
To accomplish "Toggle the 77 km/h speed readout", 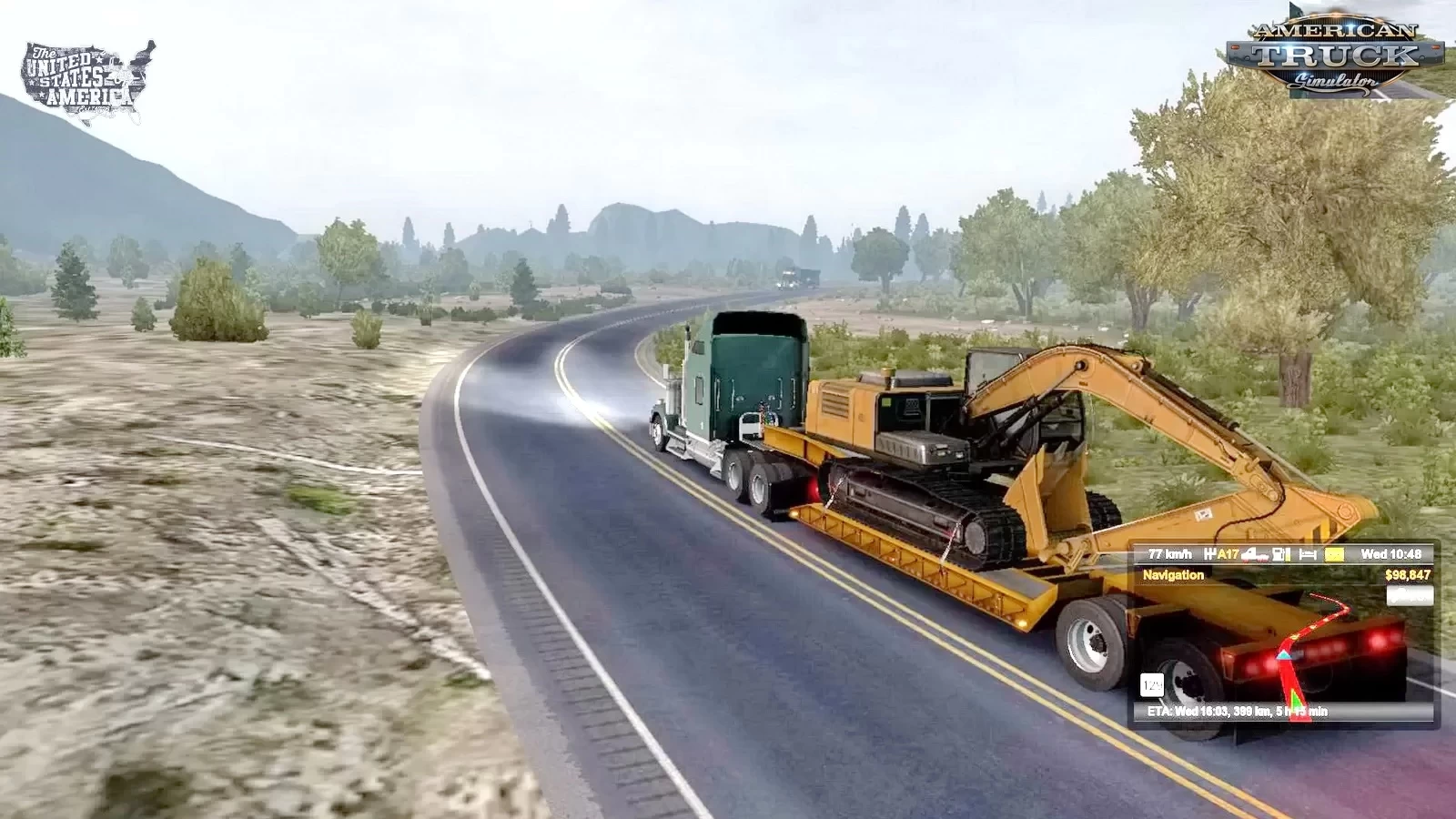I will click(x=1170, y=554).
